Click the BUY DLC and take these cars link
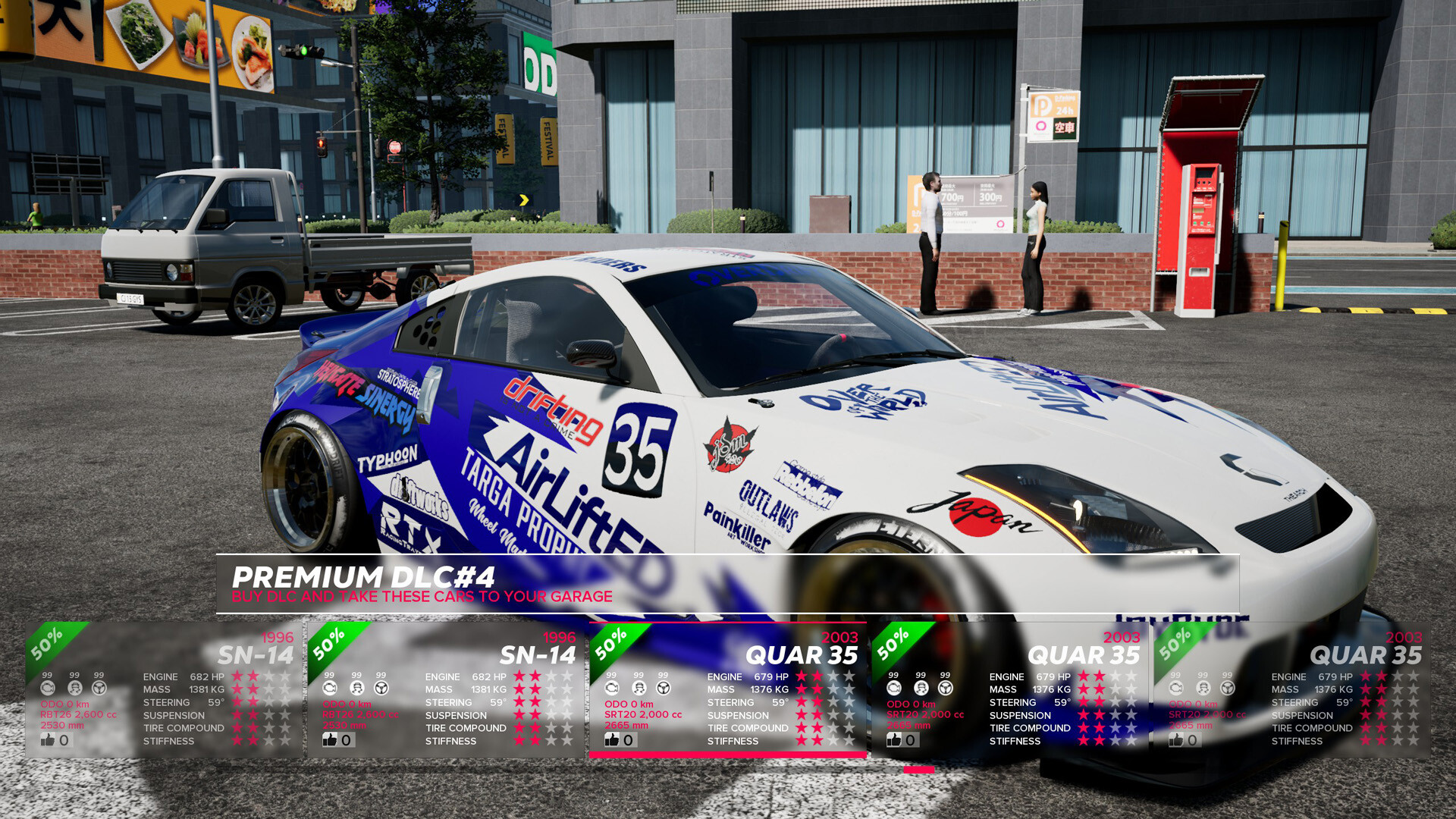This screenshot has width=1456, height=819. point(422,597)
